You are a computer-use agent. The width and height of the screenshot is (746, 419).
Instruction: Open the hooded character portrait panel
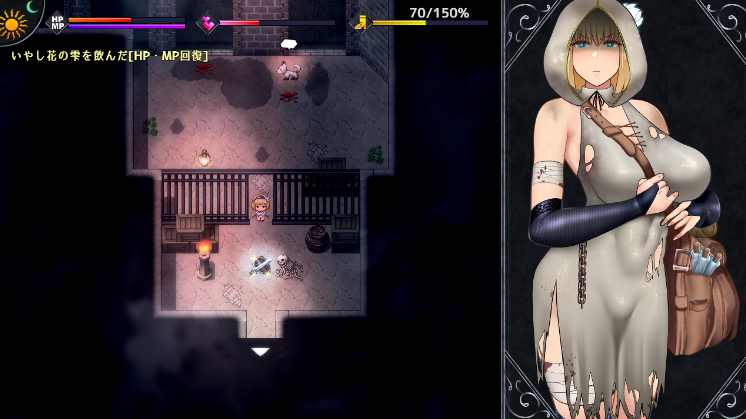(x=624, y=210)
